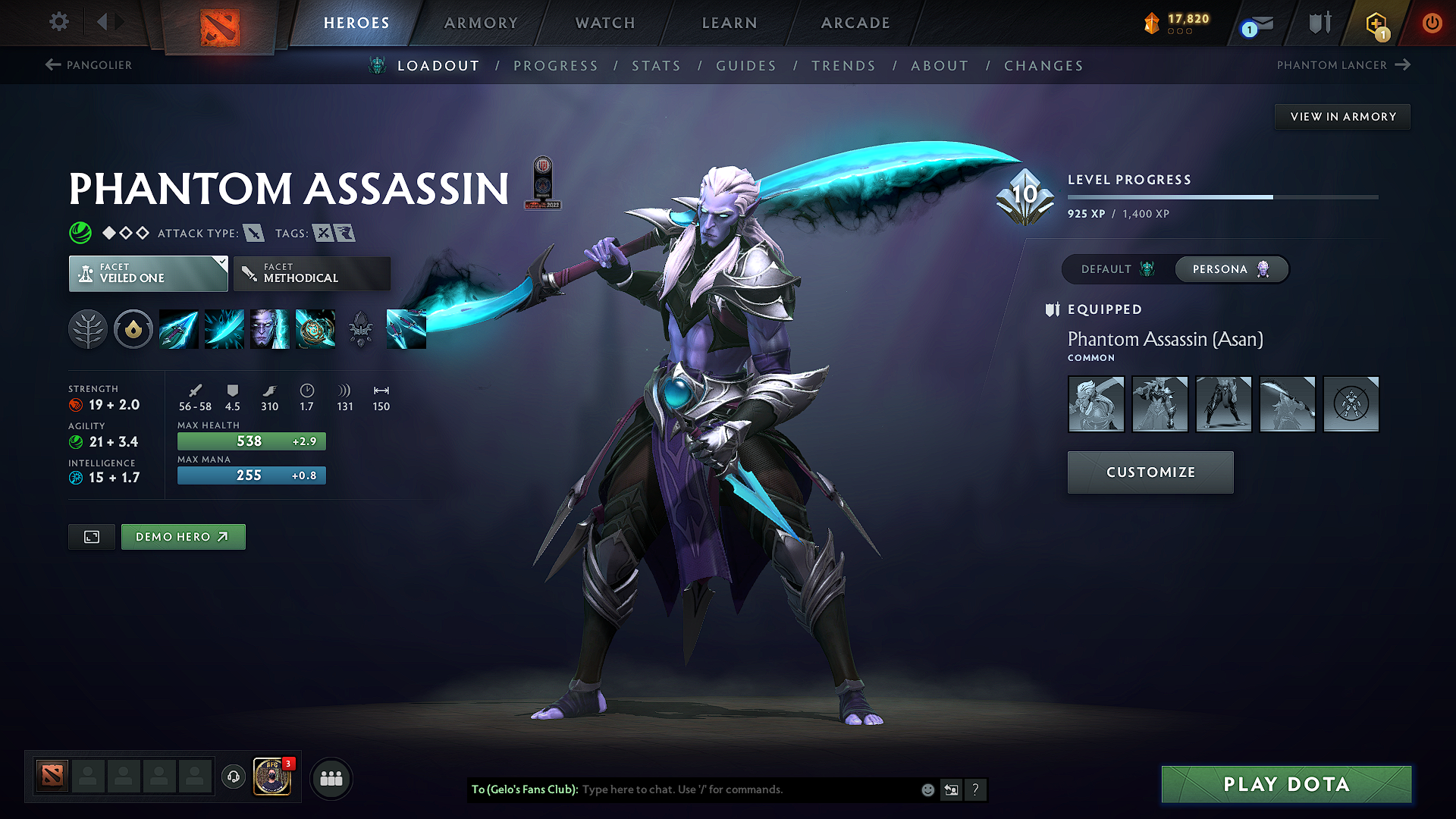The height and width of the screenshot is (819, 1456).
Task: Click the Level Progress XP bar
Action: pyautogui.click(x=1221, y=196)
